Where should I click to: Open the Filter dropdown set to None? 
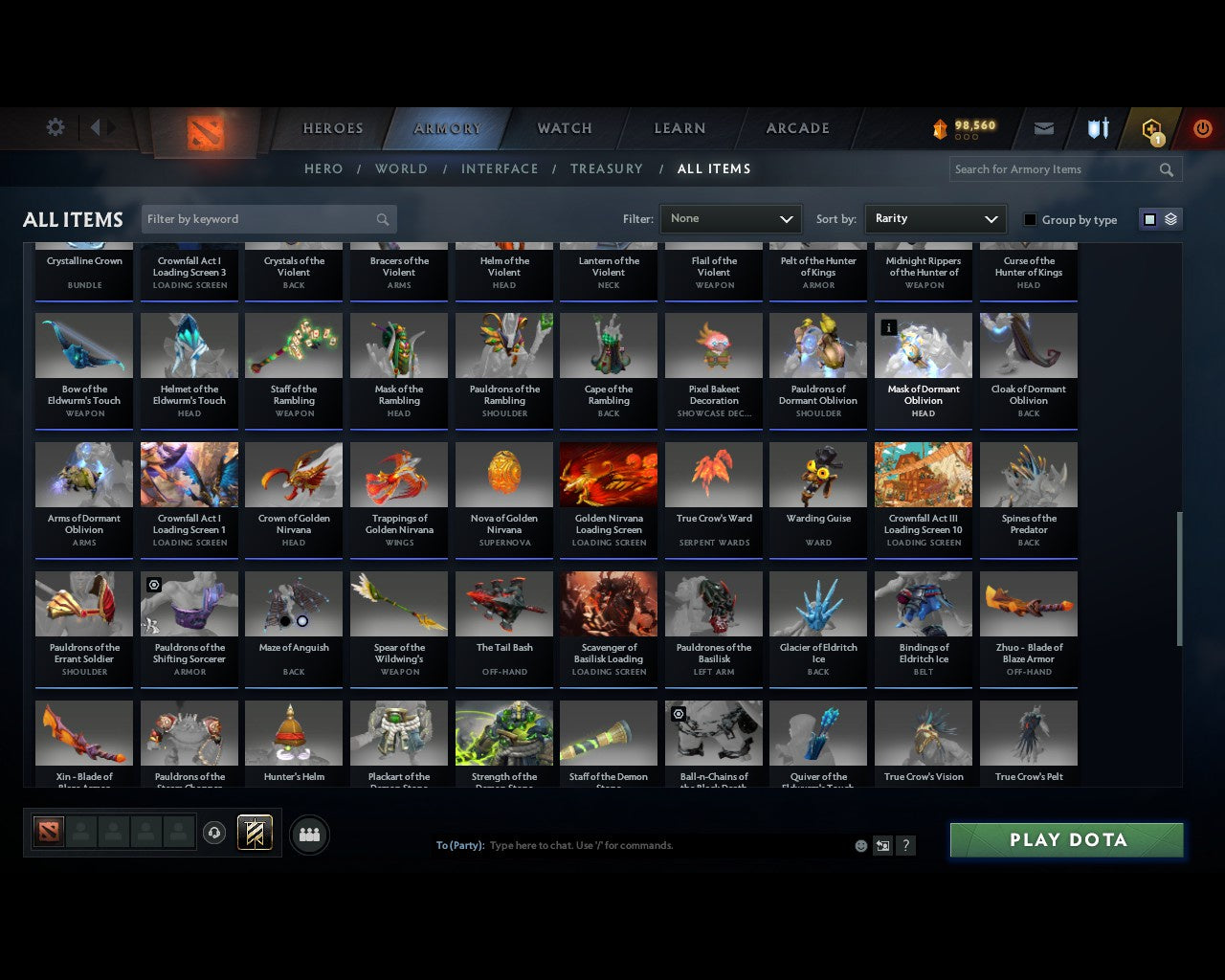pos(730,219)
